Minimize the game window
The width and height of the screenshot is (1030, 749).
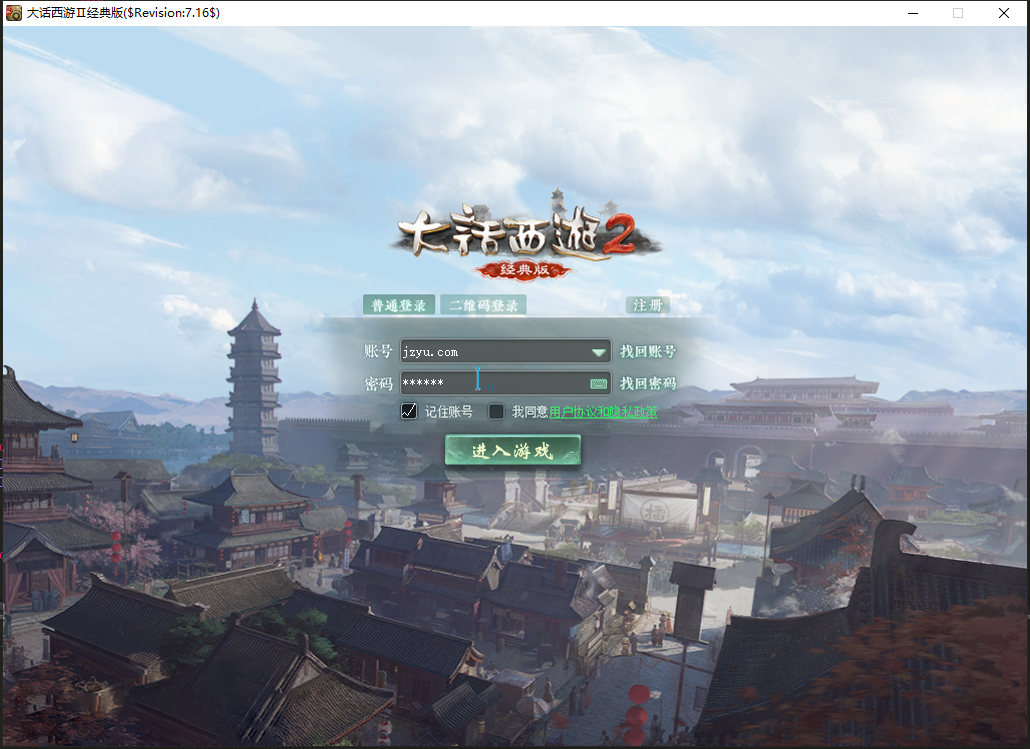tap(914, 13)
